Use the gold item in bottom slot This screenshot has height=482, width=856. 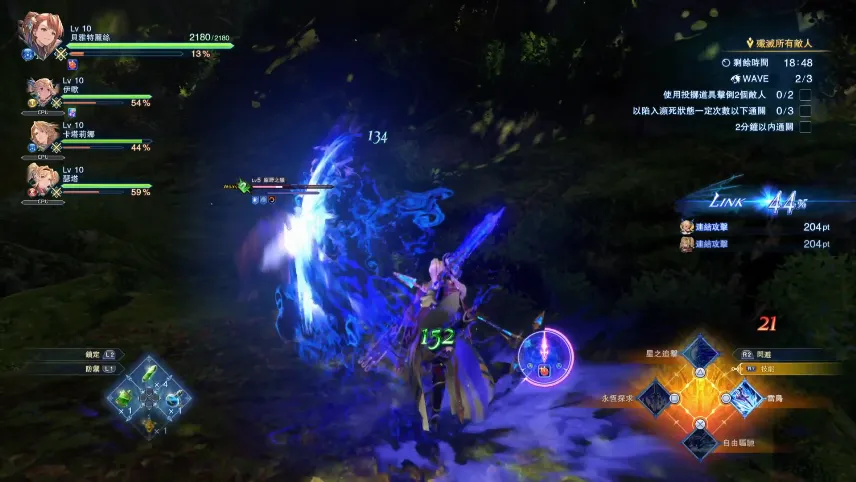150,423
